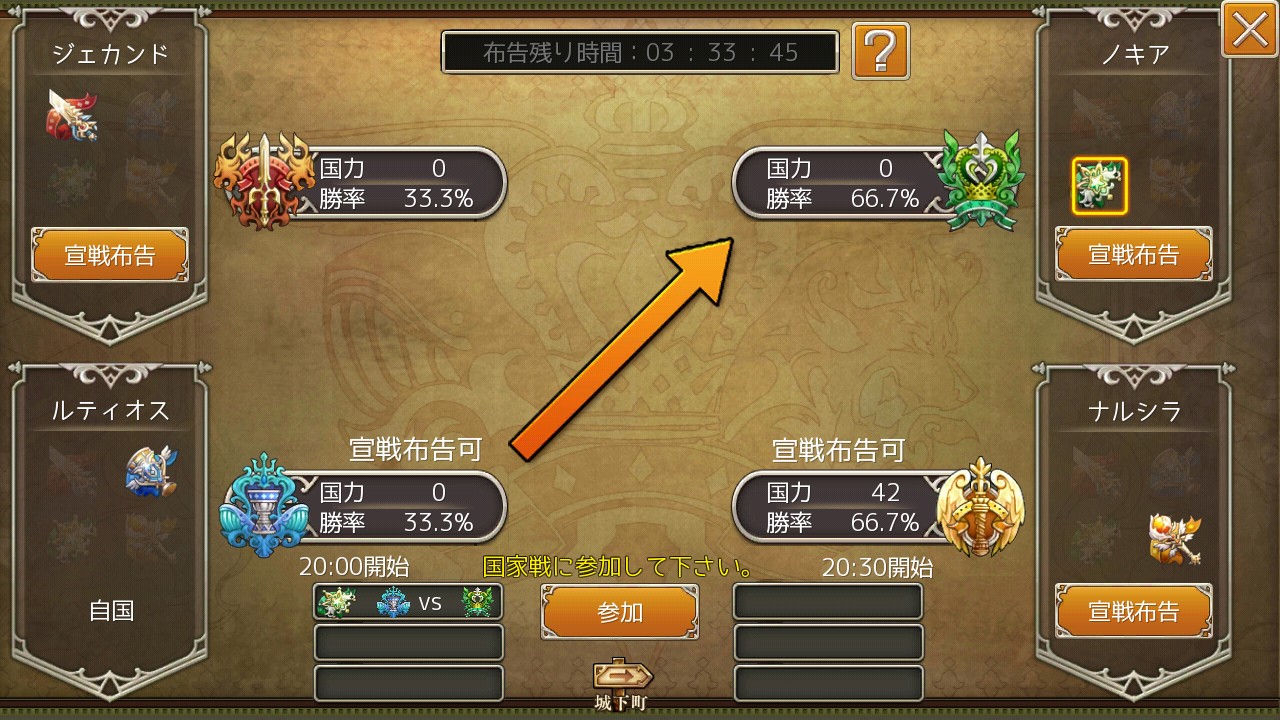Click the 布告残り時間 countdown timer bar
Screen dimensions: 1280x720
640,53
